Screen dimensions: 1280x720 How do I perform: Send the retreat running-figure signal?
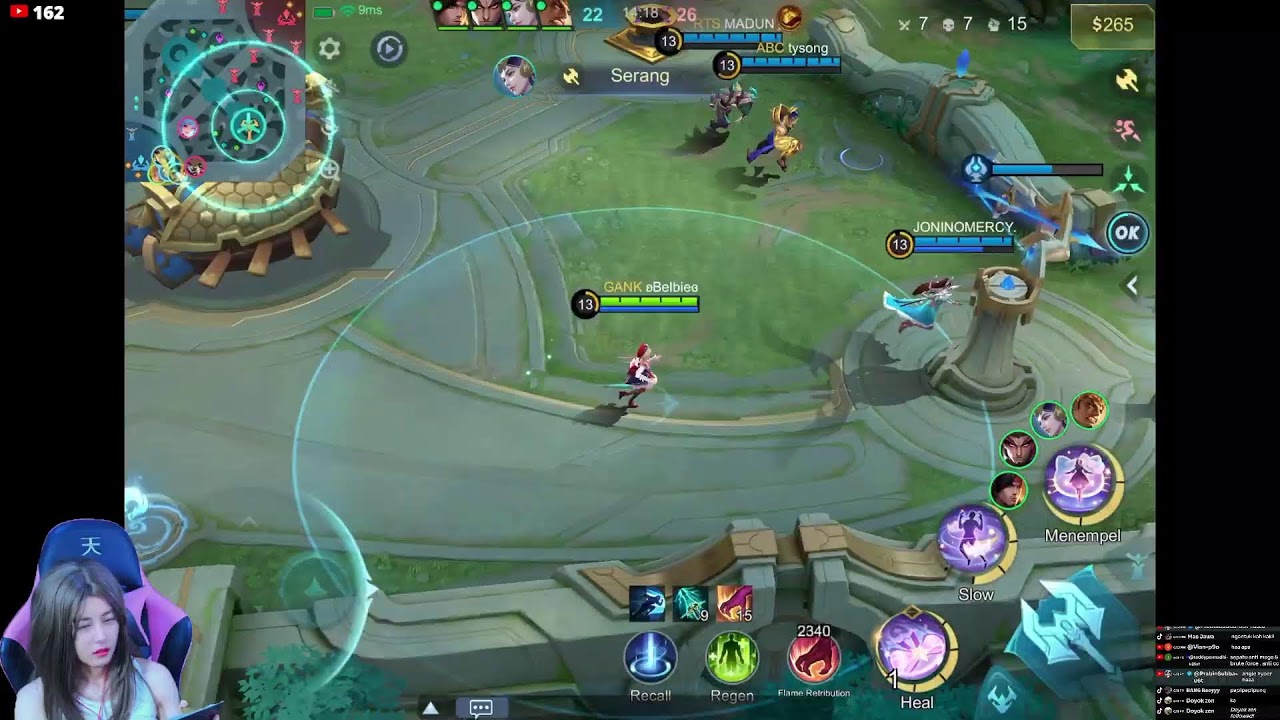tap(1127, 130)
